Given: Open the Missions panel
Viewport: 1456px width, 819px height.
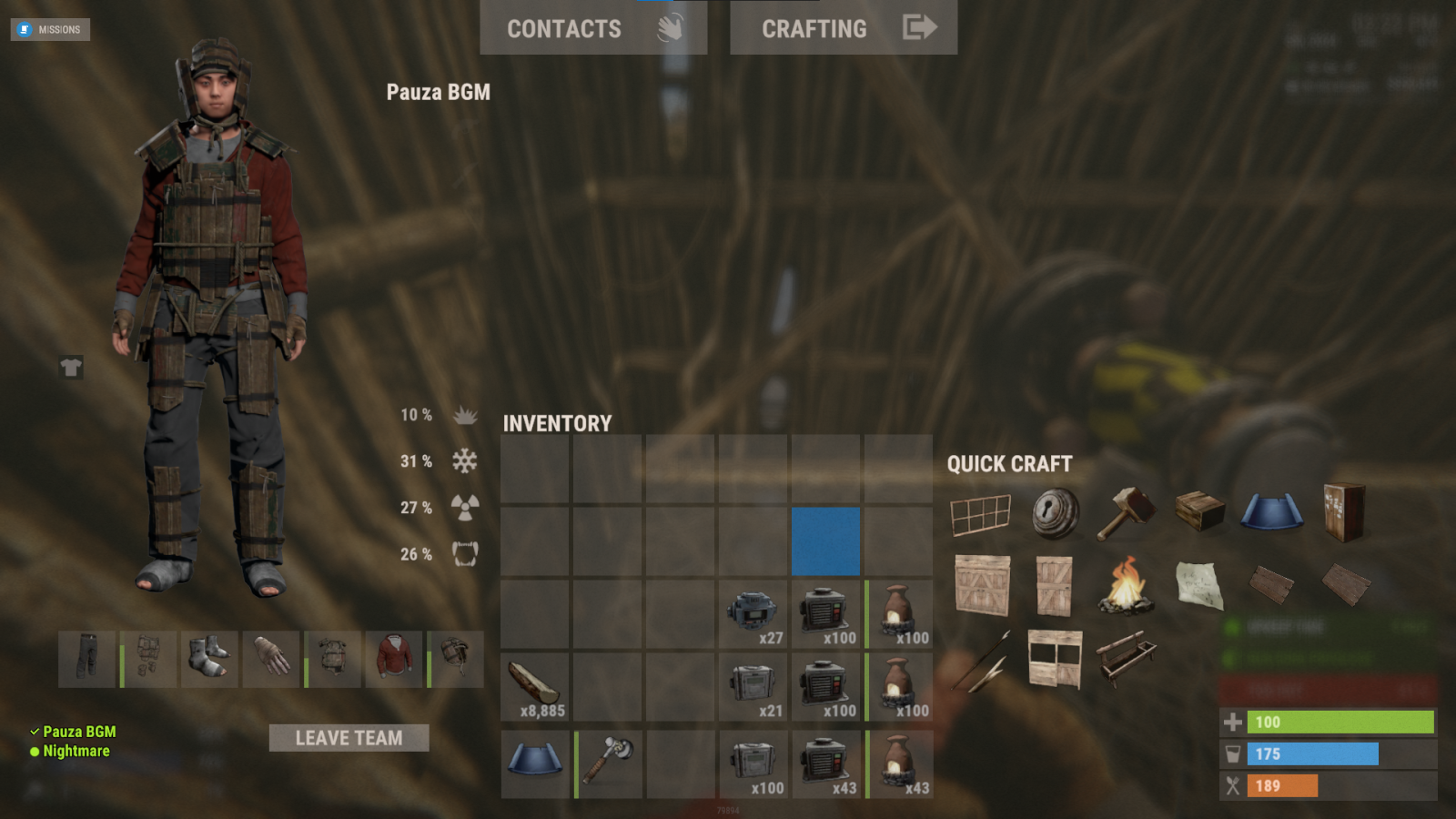Looking at the screenshot, I should point(50,29).
